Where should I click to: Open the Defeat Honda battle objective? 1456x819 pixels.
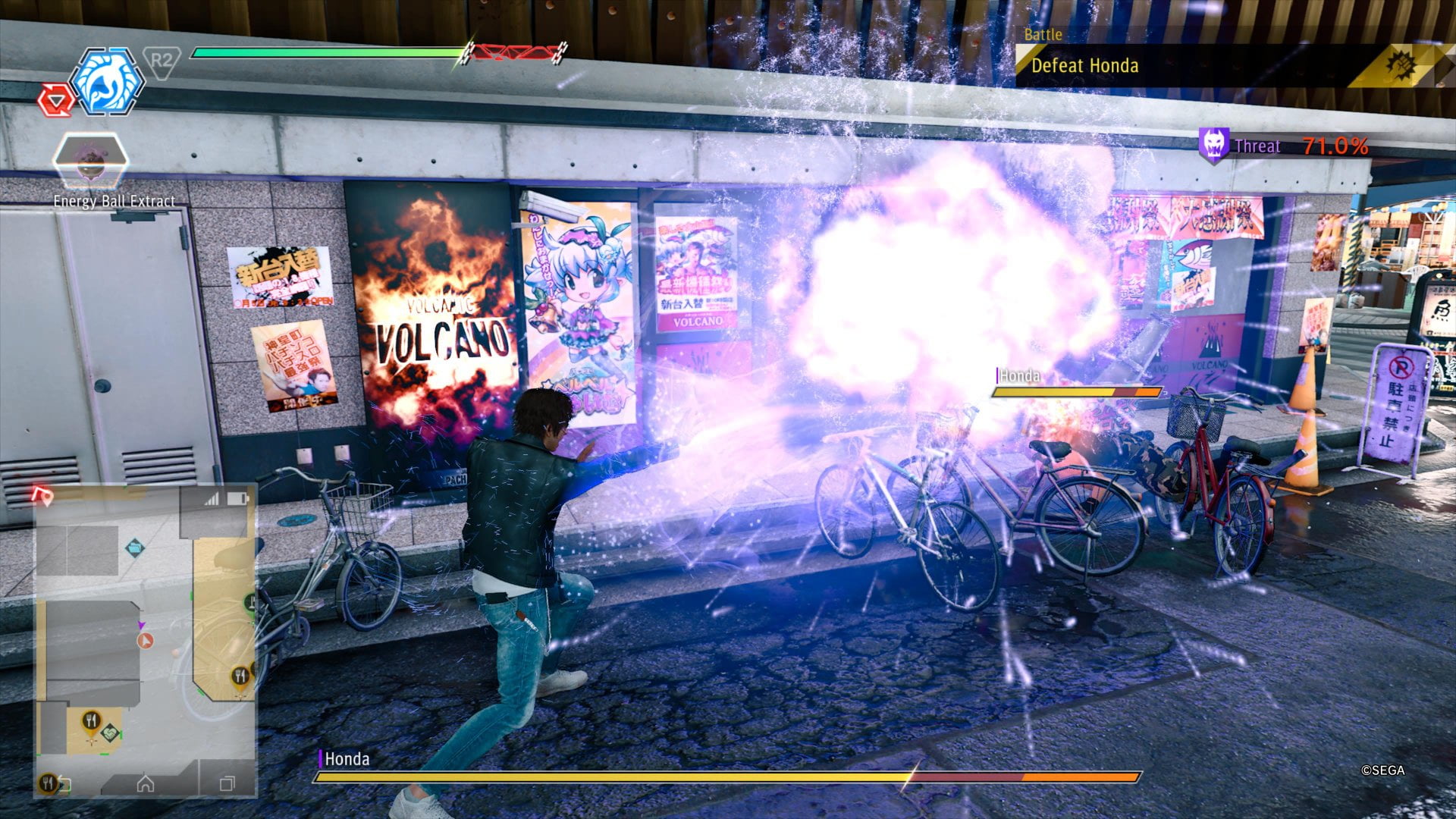click(x=1084, y=66)
